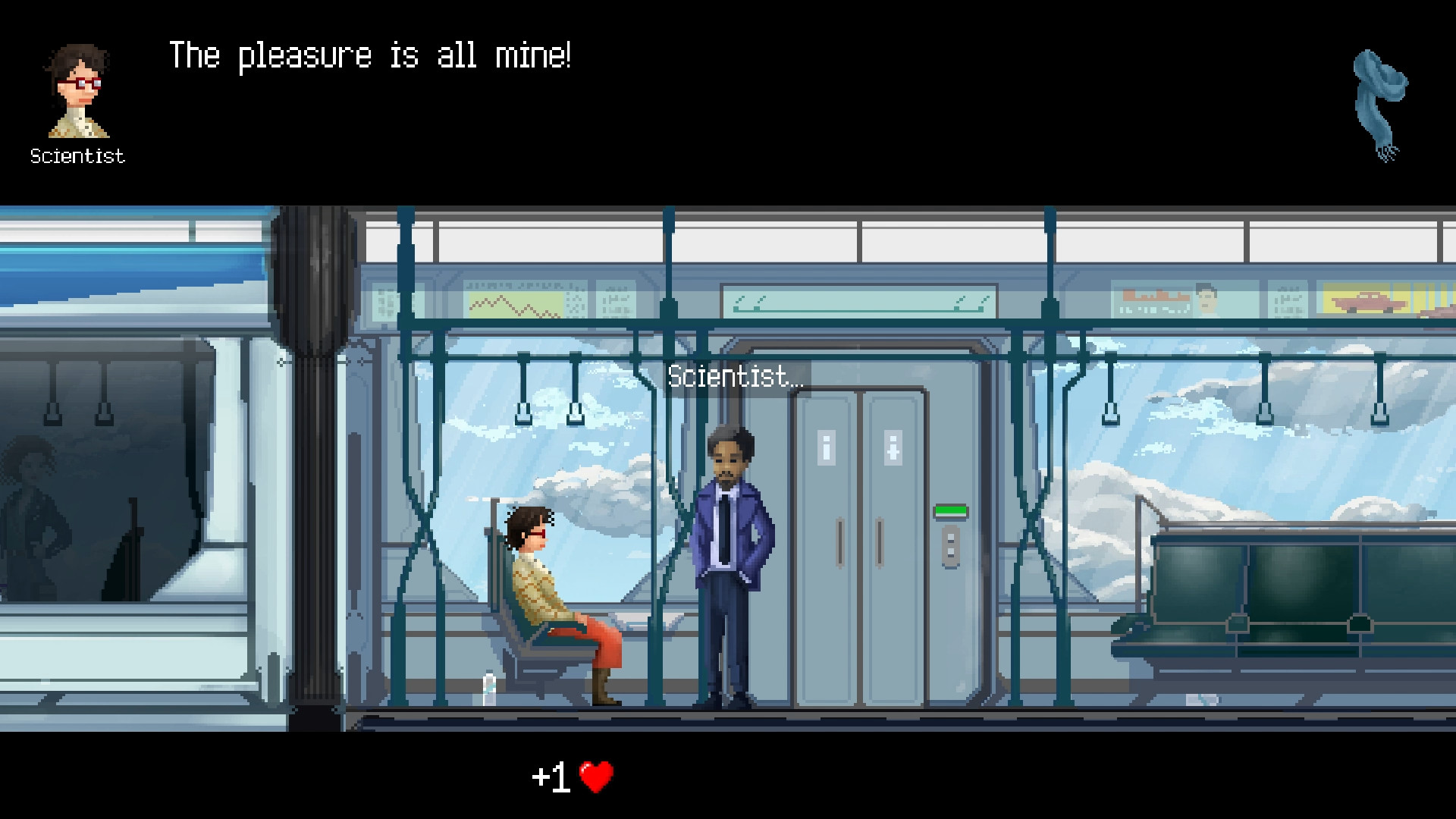Click the route map display above the doors

coord(858,302)
